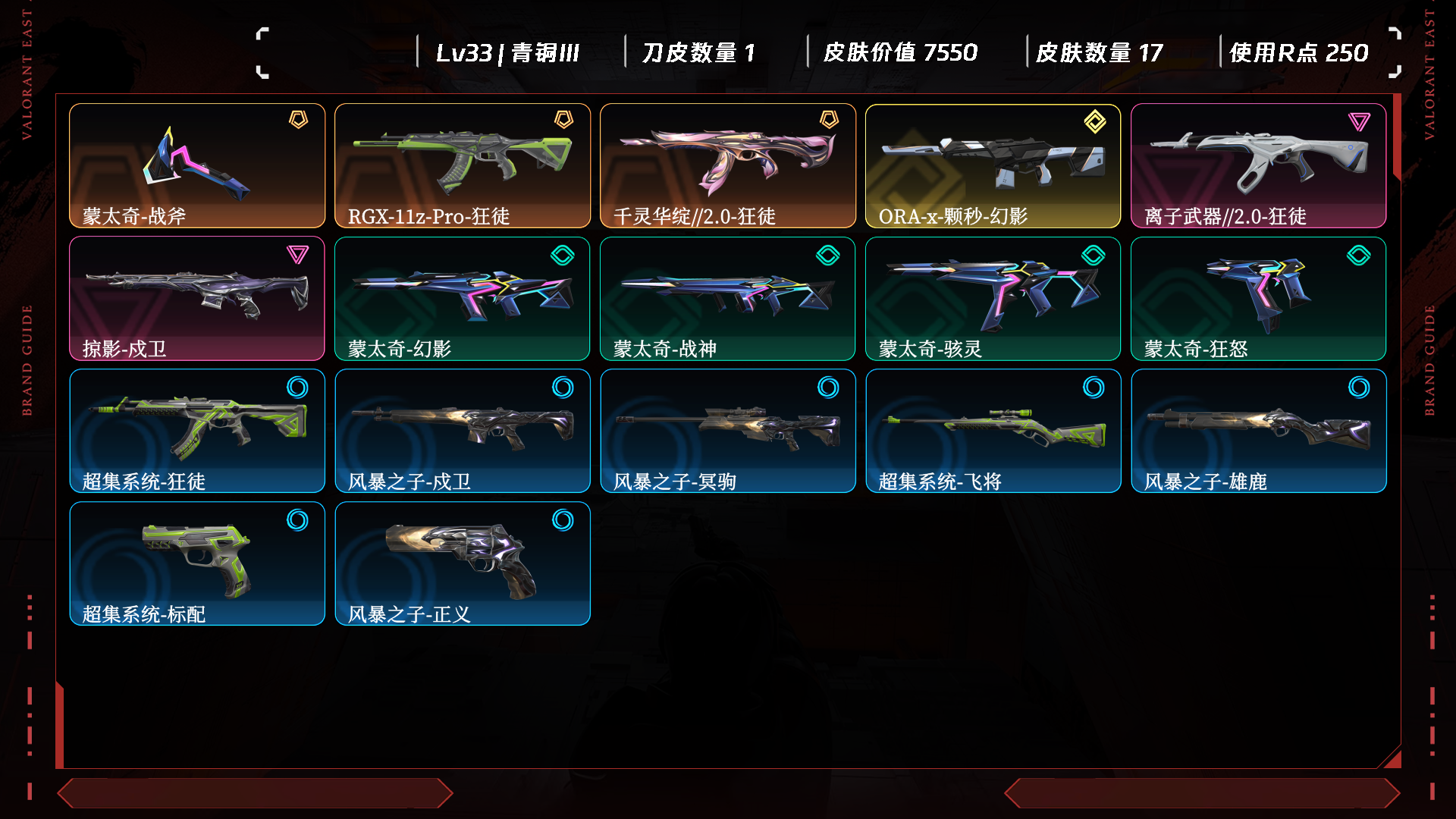Open the 风暴之子-冥驹 skin card

[x=728, y=431]
